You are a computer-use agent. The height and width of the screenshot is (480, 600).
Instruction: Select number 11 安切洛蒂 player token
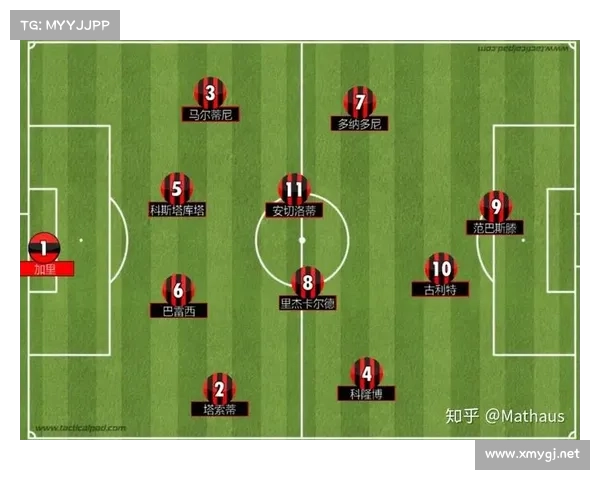(x=294, y=189)
